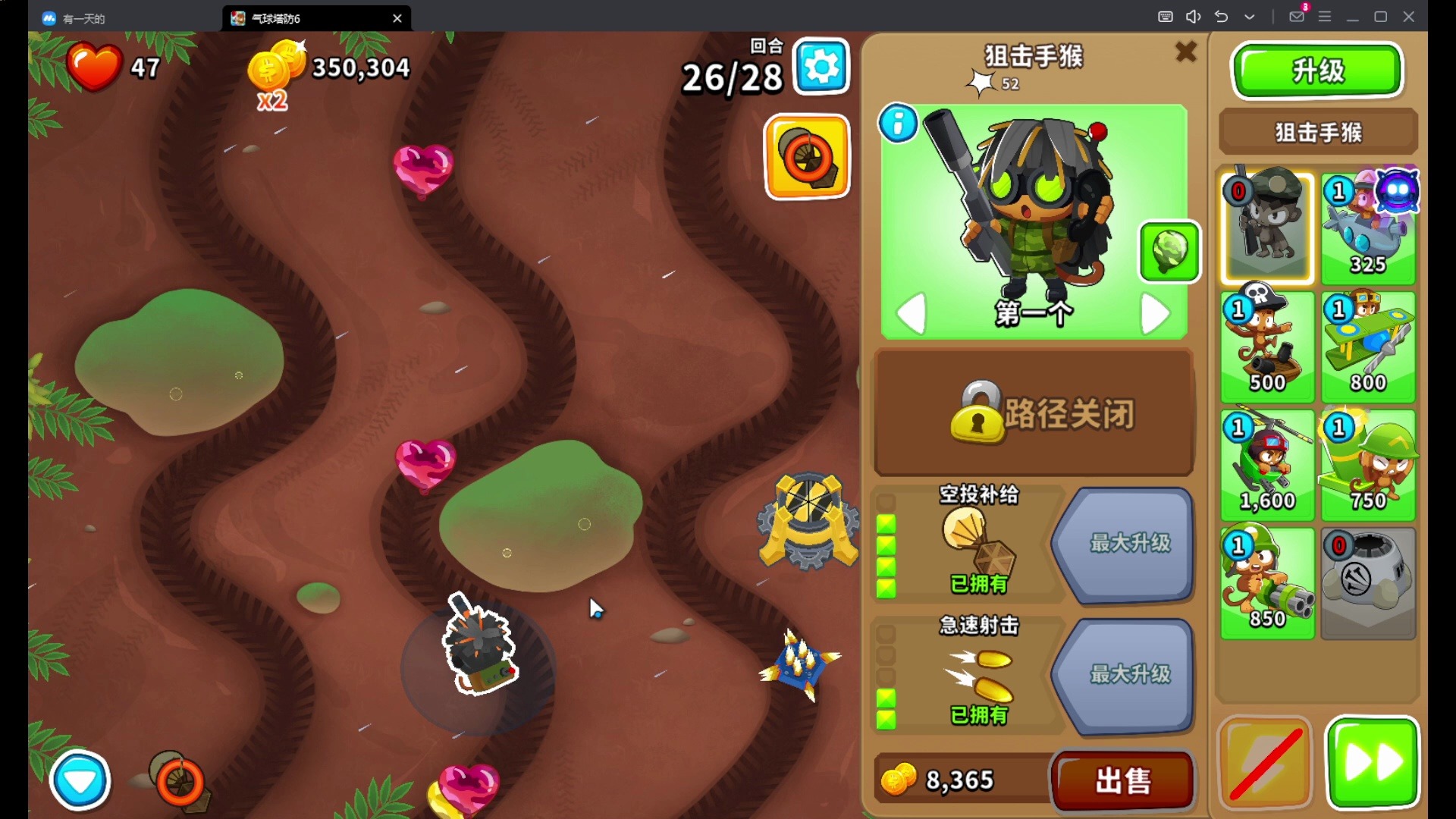Click the green 升级 upgrade button
Screen dimensions: 1456x819
tap(1317, 71)
